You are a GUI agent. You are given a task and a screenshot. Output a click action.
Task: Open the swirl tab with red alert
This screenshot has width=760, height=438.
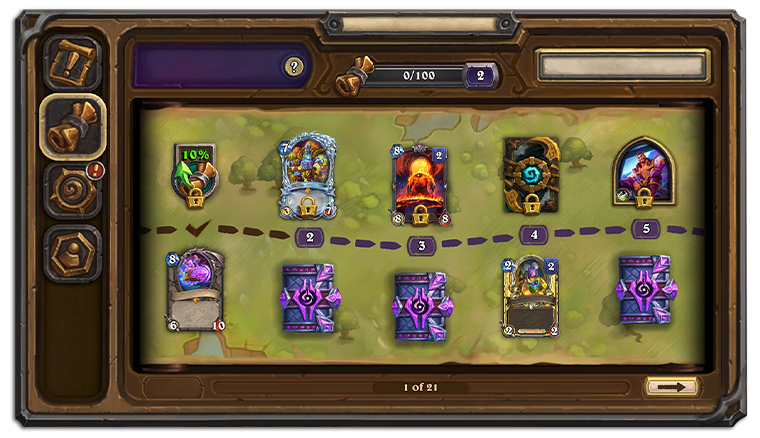(74, 189)
